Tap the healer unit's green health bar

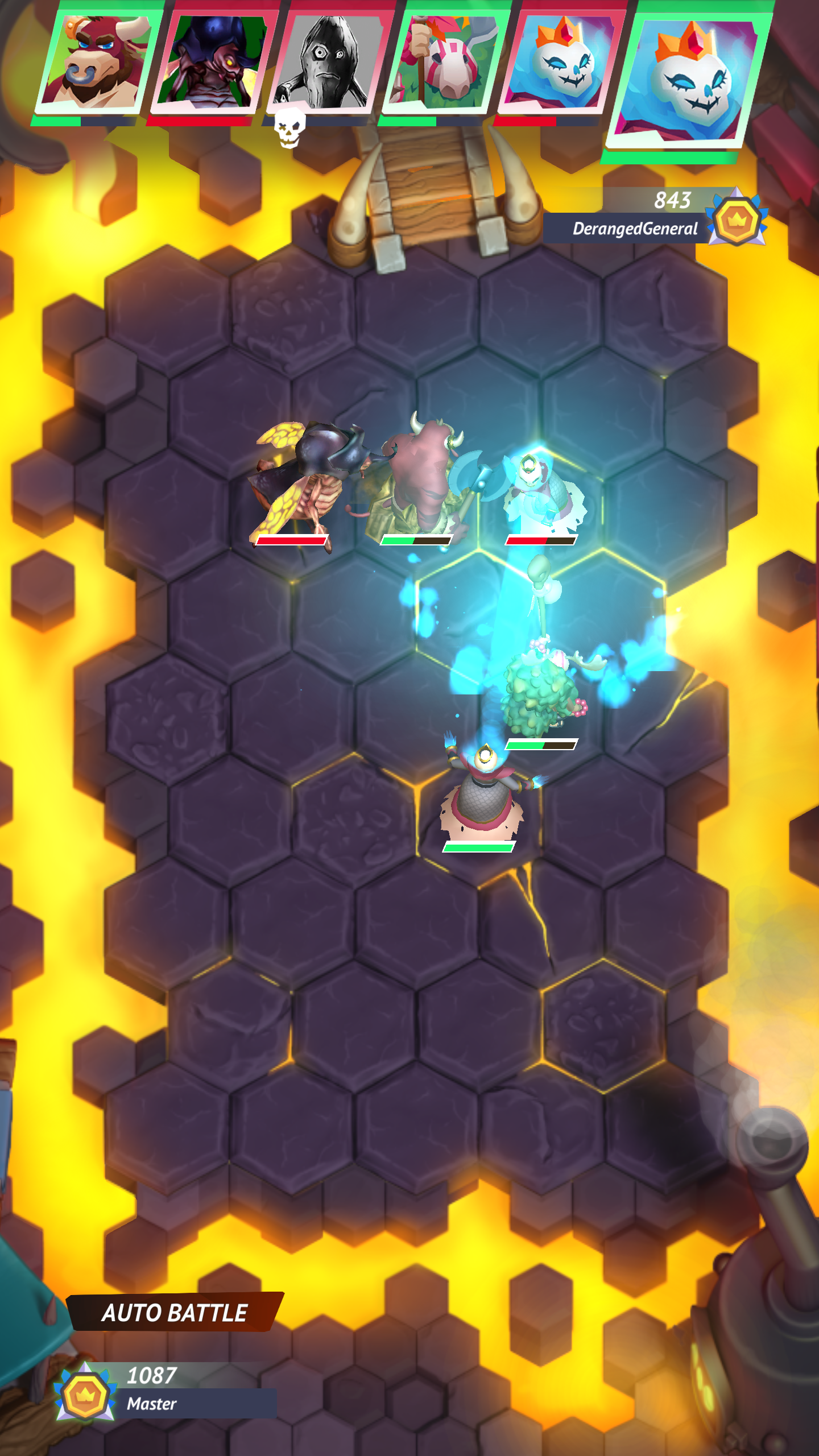[478, 847]
